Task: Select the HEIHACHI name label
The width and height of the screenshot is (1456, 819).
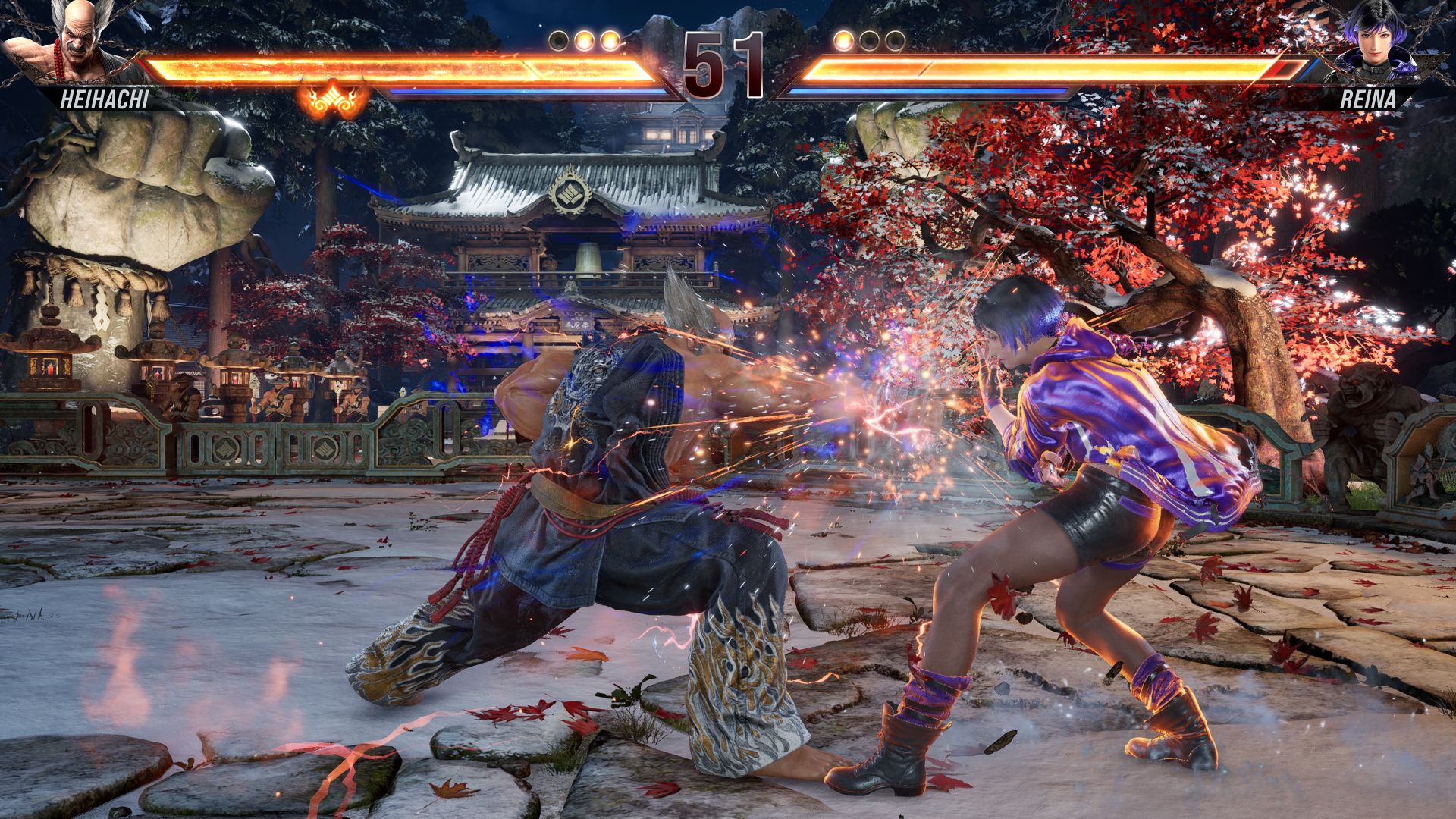Action: click(x=104, y=99)
